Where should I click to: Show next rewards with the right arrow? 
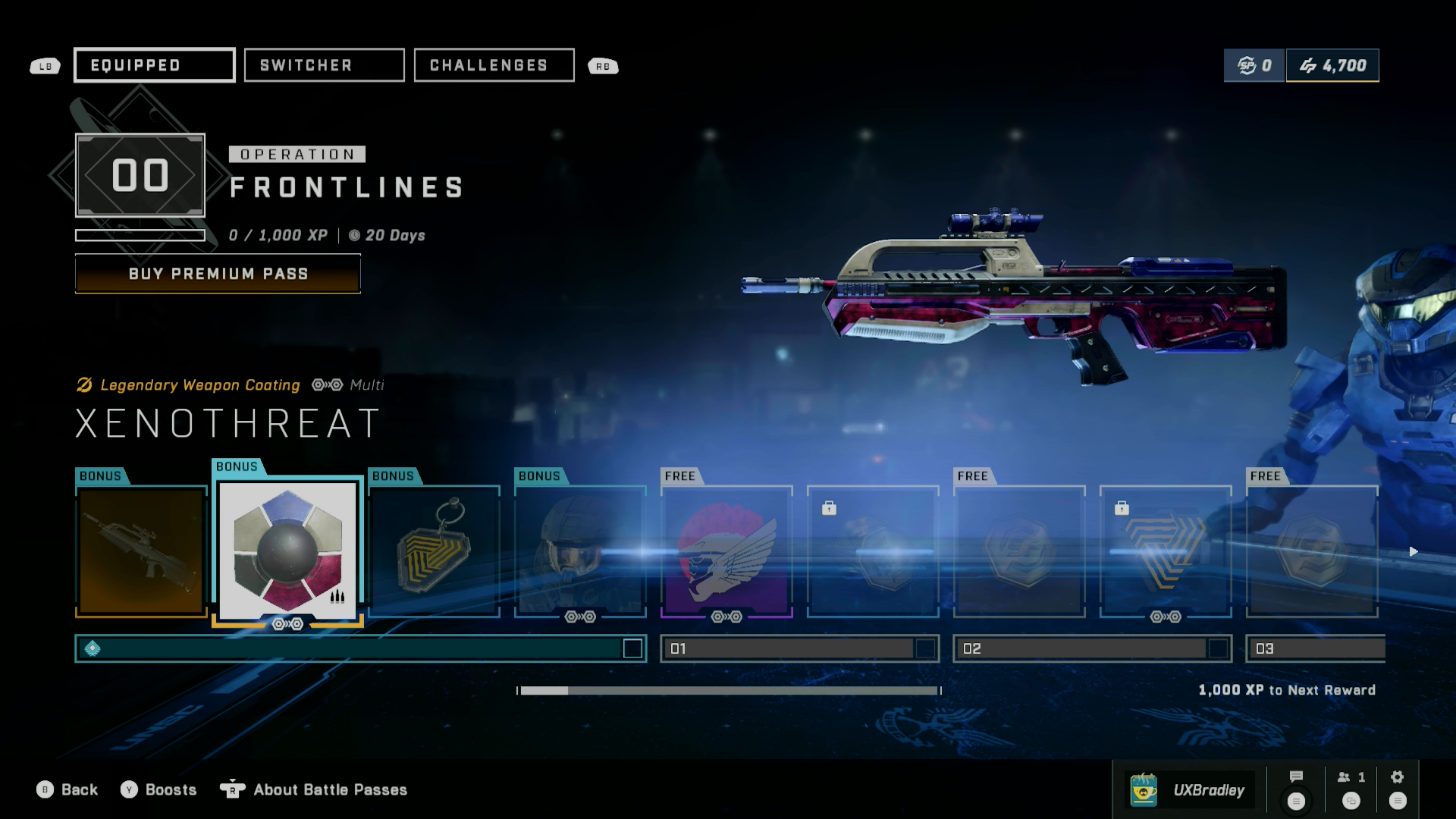point(1414,551)
